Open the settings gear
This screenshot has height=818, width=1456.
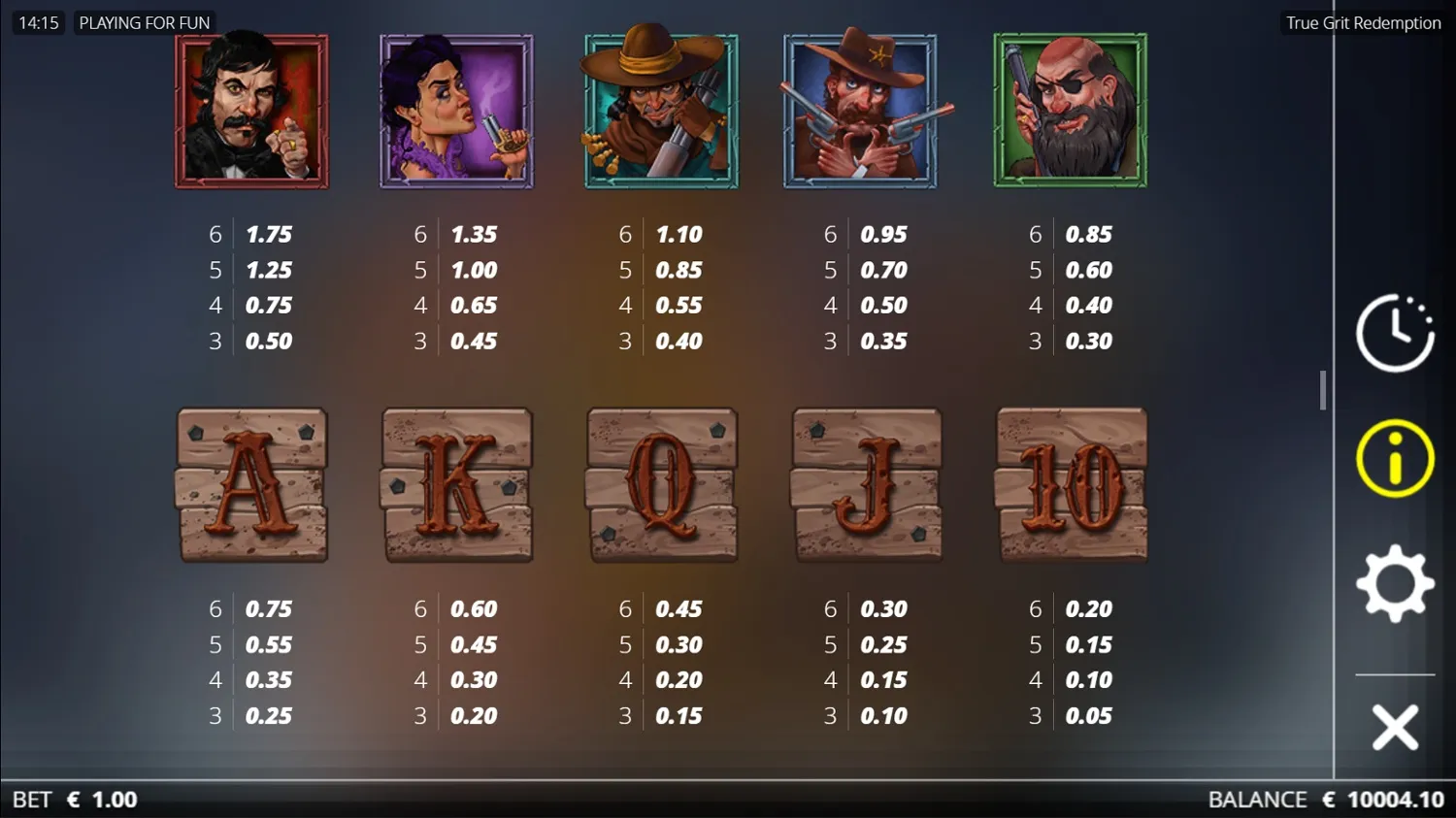coord(1394,582)
